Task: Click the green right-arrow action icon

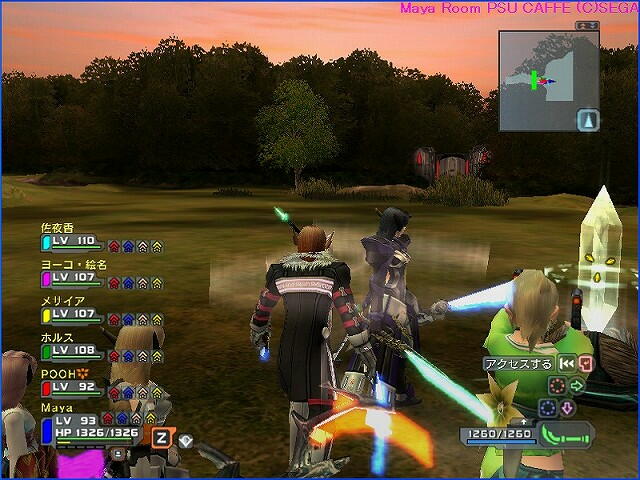Action: click(x=577, y=386)
